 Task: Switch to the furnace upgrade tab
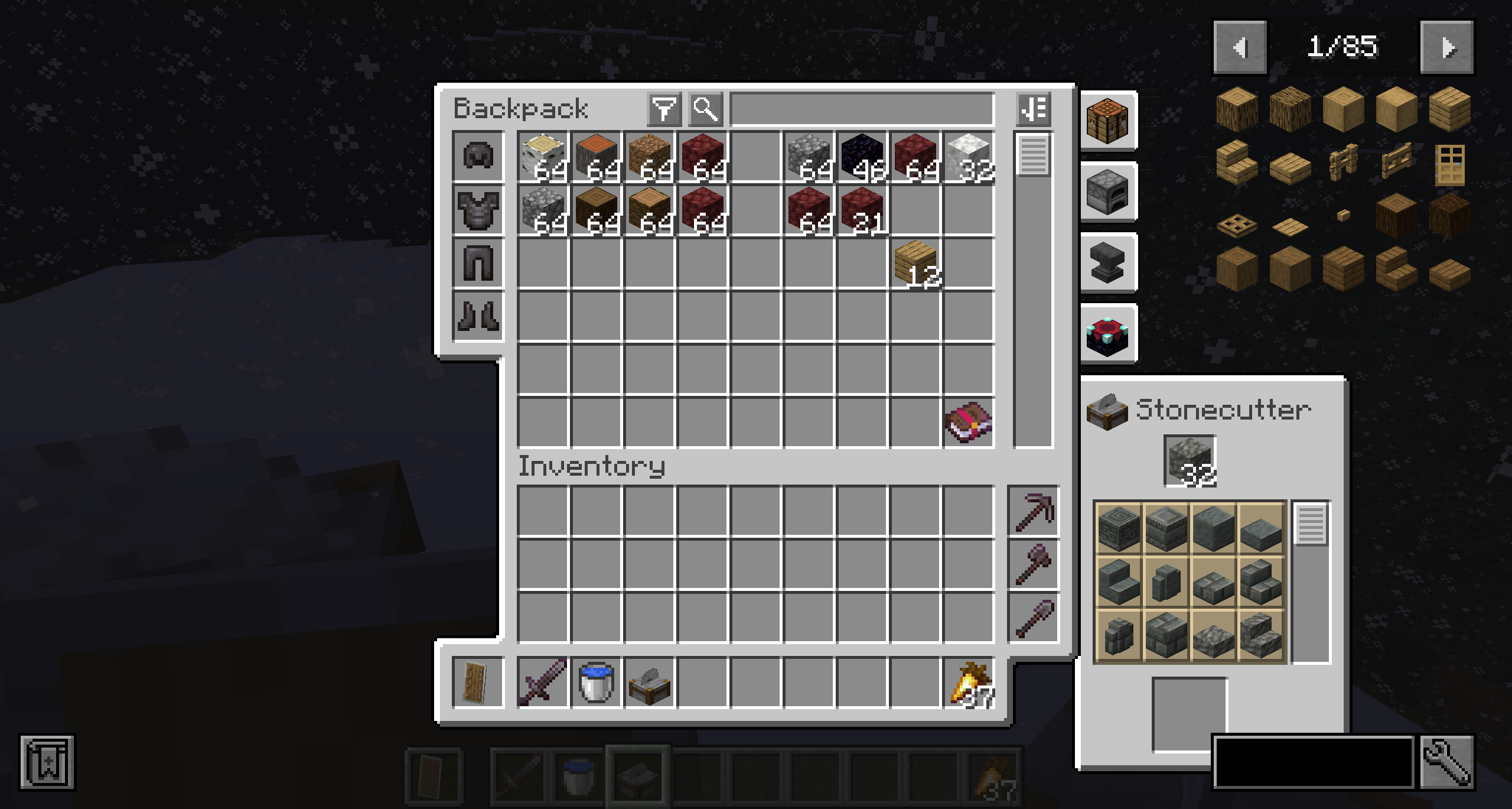click(x=1107, y=193)
